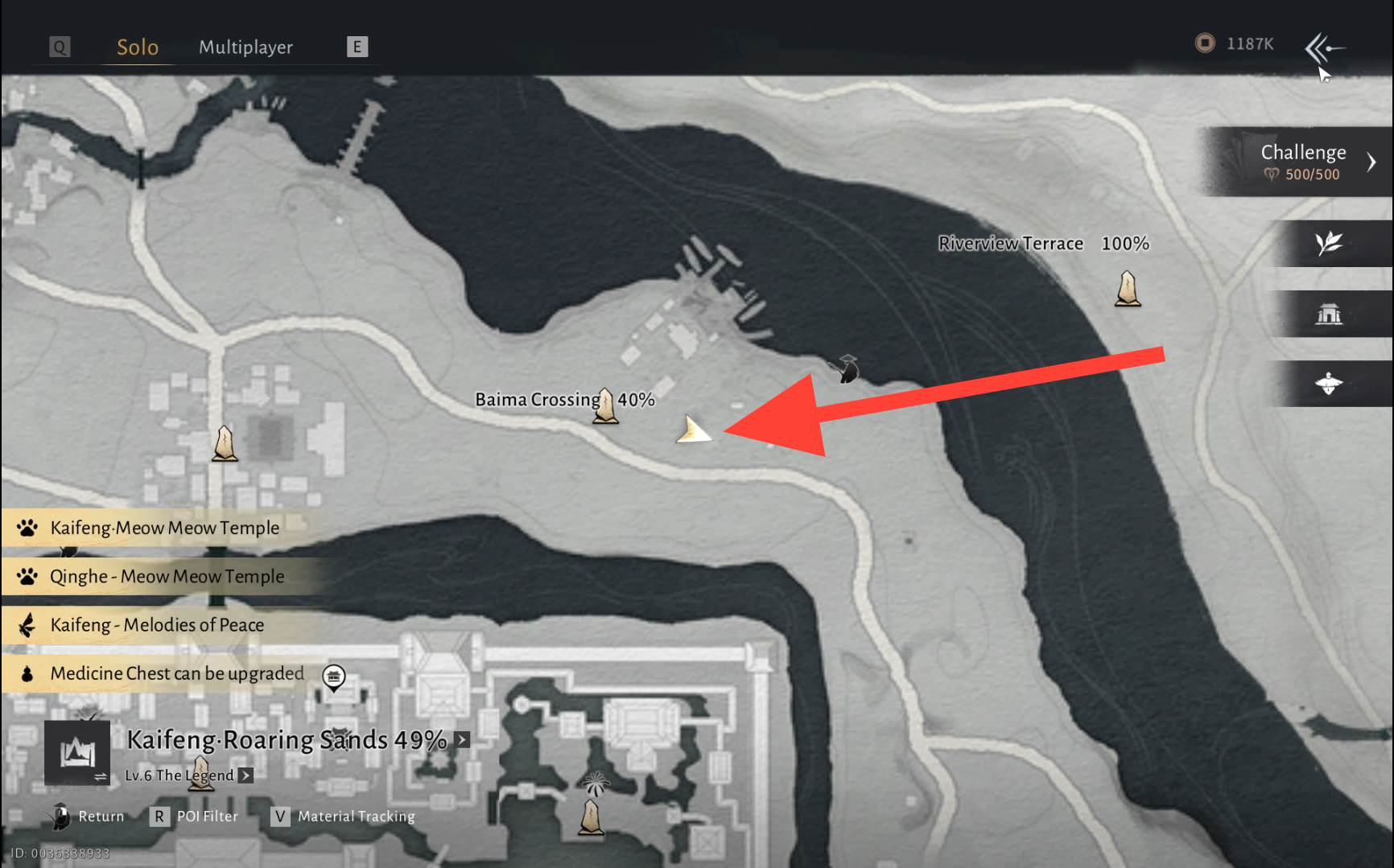This screenshot has height=868, width=1394.
Task: Switch region using the map icon
Action: (77, 753)
